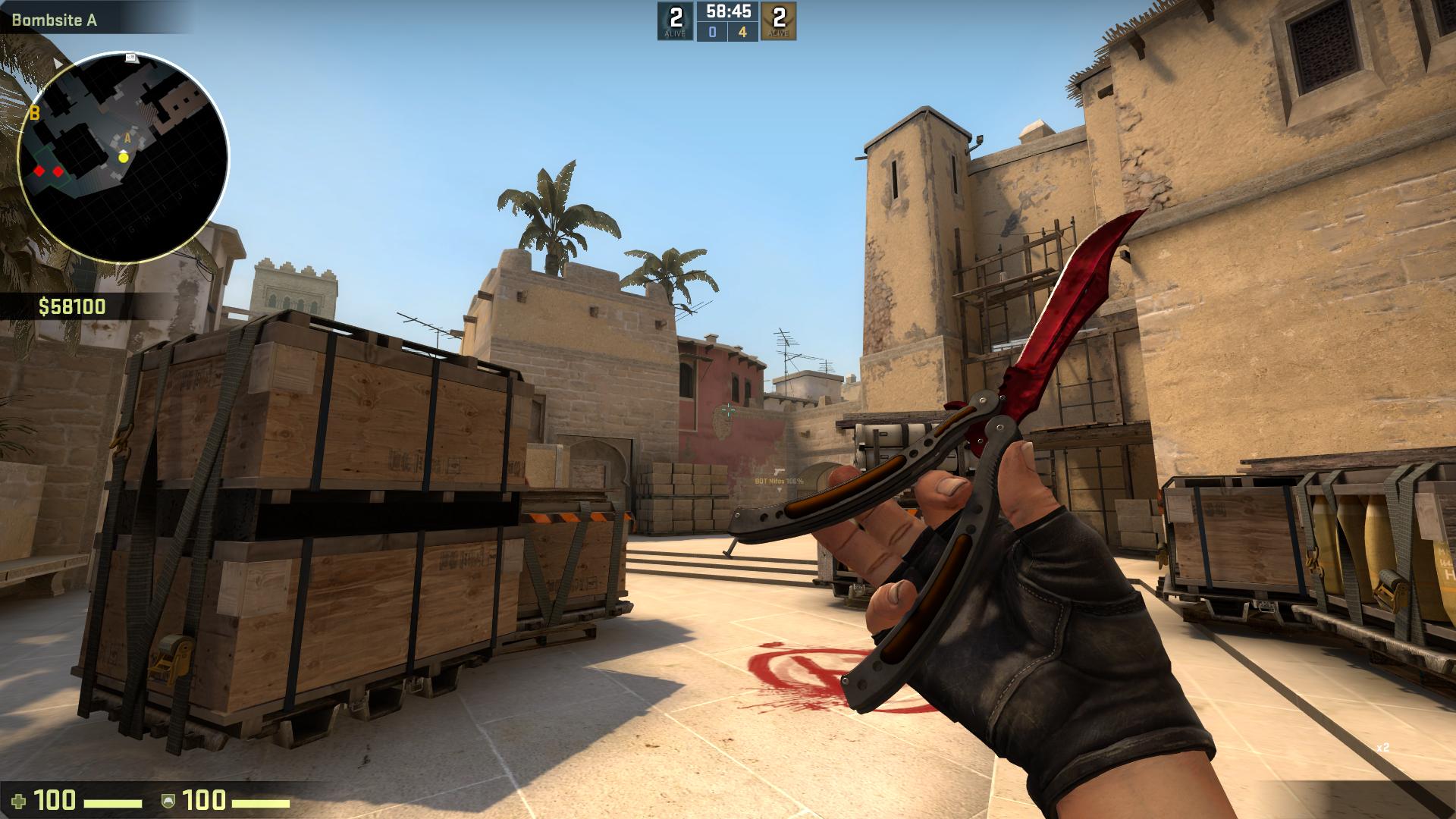Click the health cross icon

click(19, 801)
